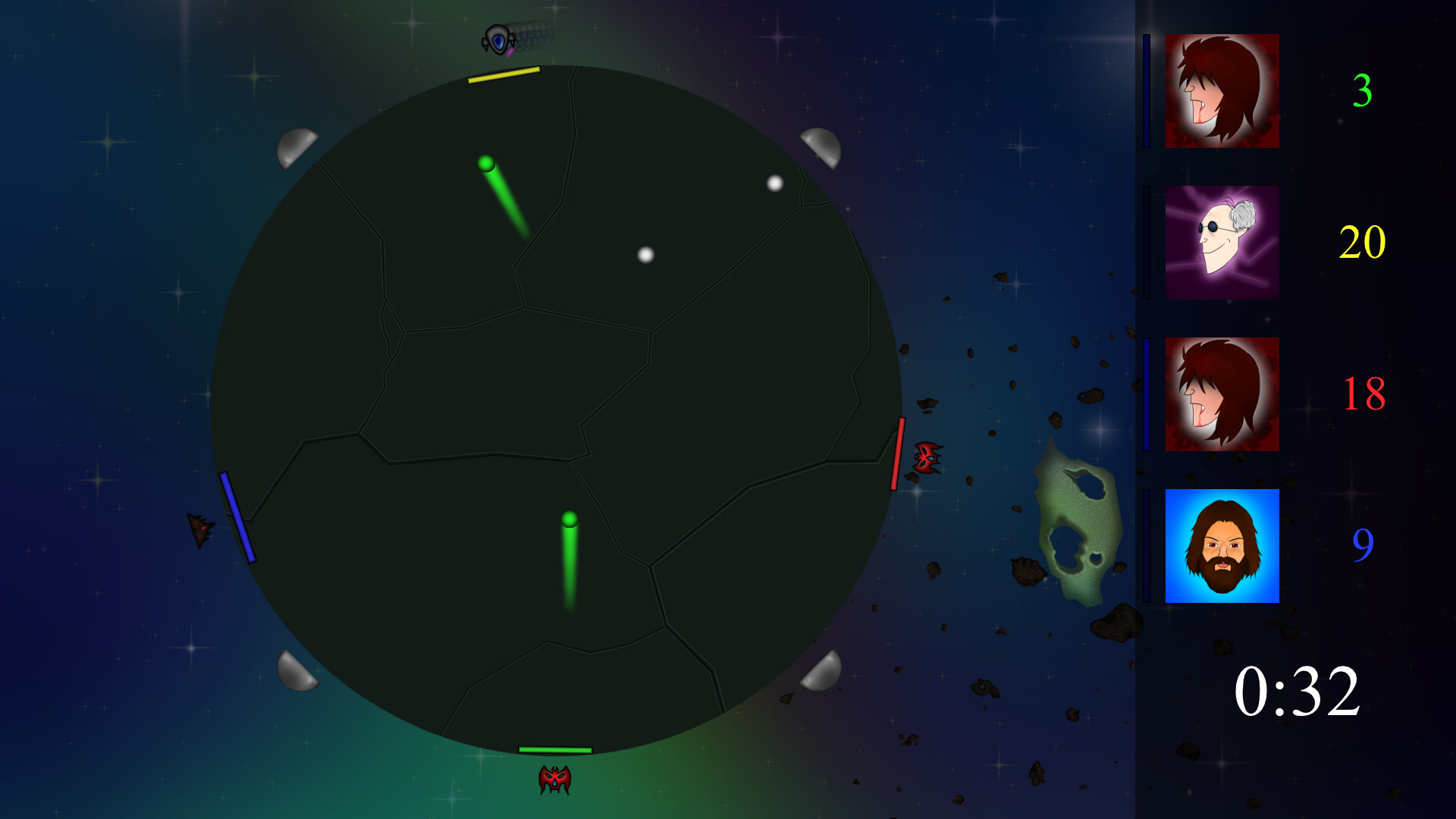Click the green paddle at the bottom
This screenshot has height=819, width=1456.
(556, 751)
